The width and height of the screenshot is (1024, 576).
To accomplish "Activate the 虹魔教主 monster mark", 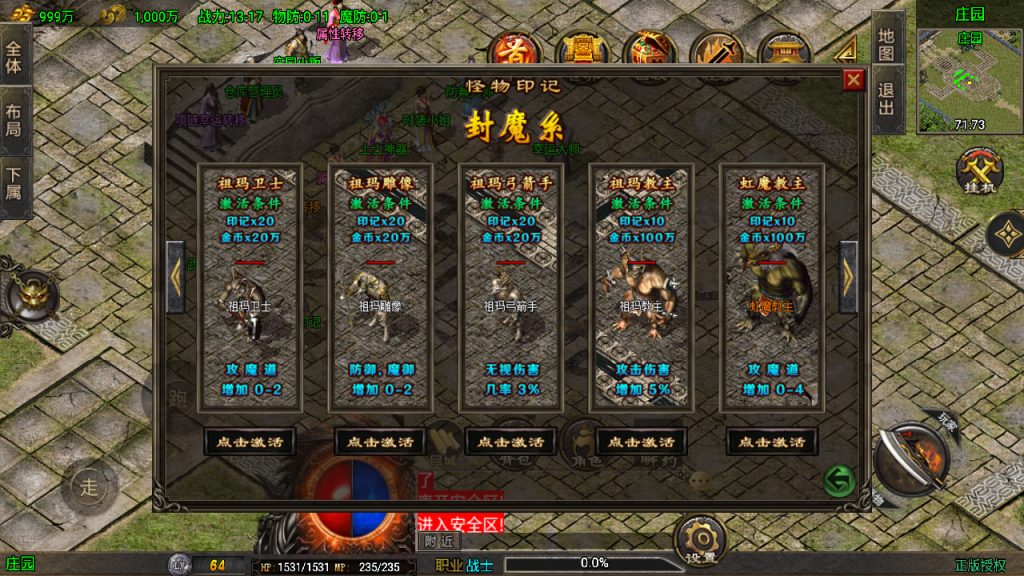I will 771,441.
